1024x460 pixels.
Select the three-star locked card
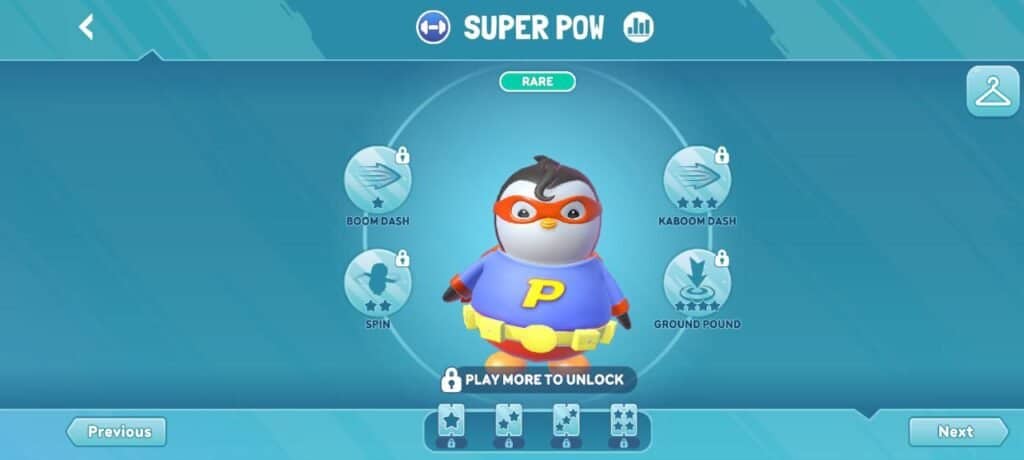click(566, 425)
